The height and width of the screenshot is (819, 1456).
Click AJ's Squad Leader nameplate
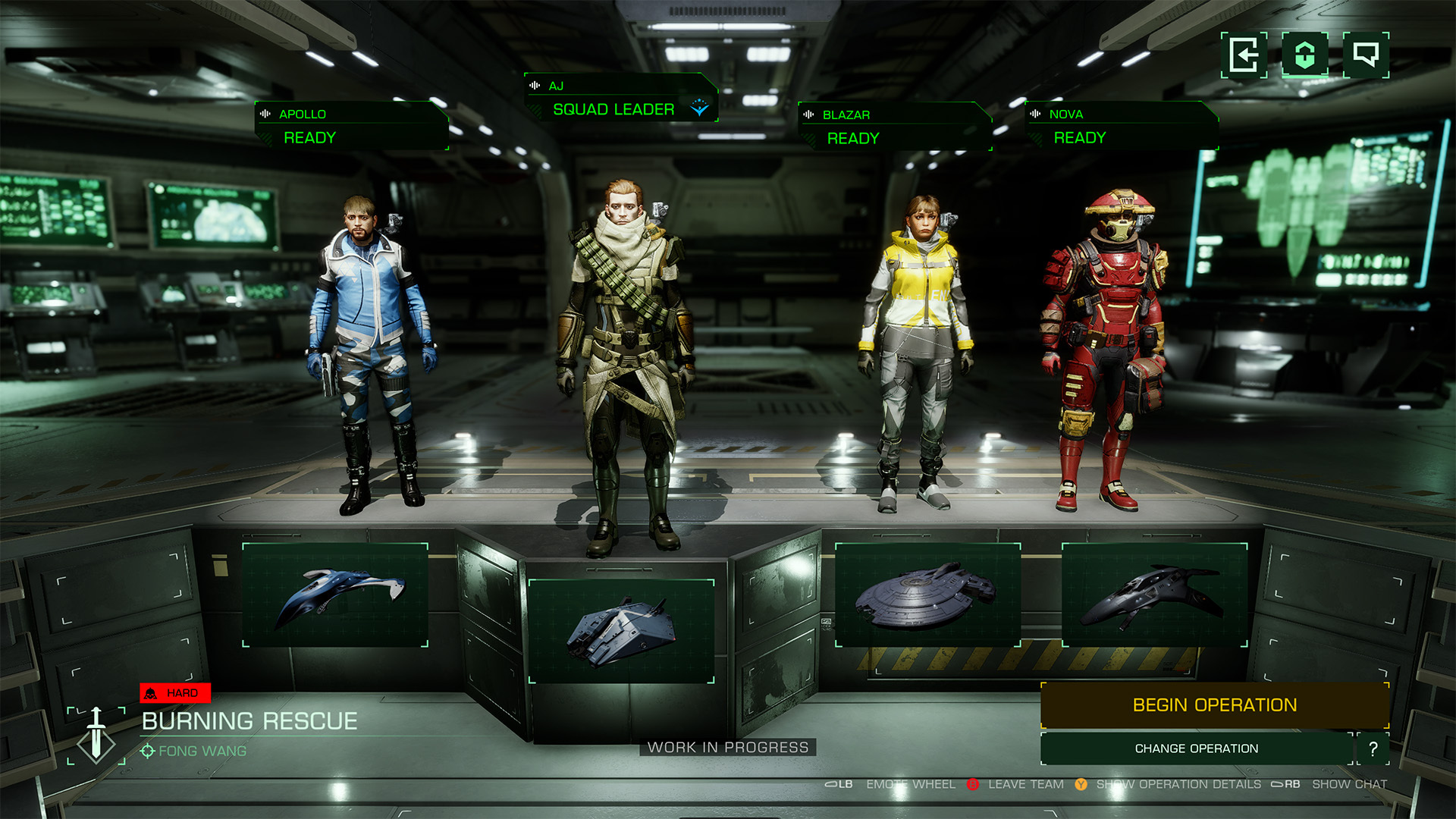[620, 99]
